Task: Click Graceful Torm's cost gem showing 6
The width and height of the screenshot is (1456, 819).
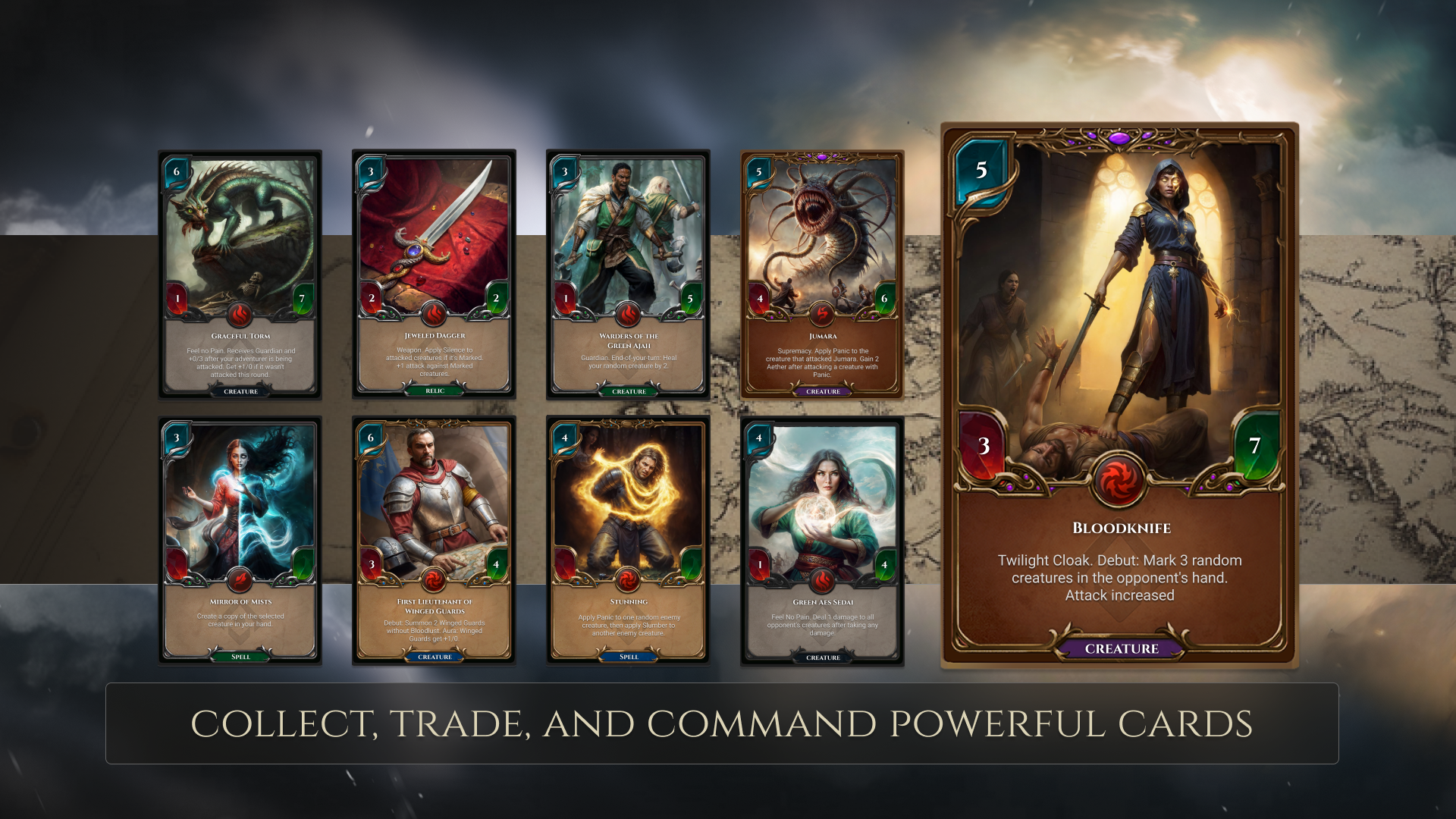Action: pos(176,171)
